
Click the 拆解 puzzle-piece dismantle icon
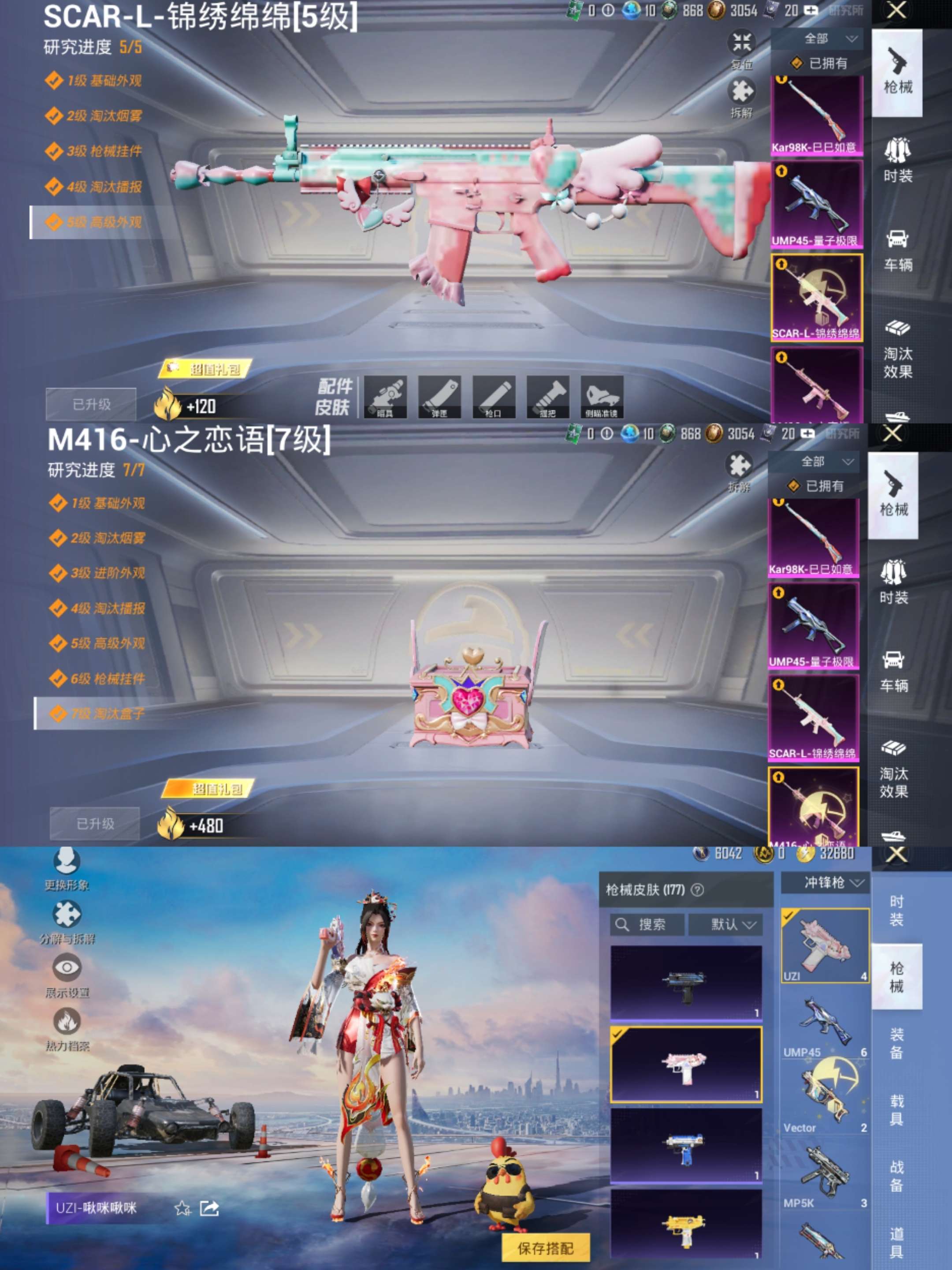click(x=743, y=92)
